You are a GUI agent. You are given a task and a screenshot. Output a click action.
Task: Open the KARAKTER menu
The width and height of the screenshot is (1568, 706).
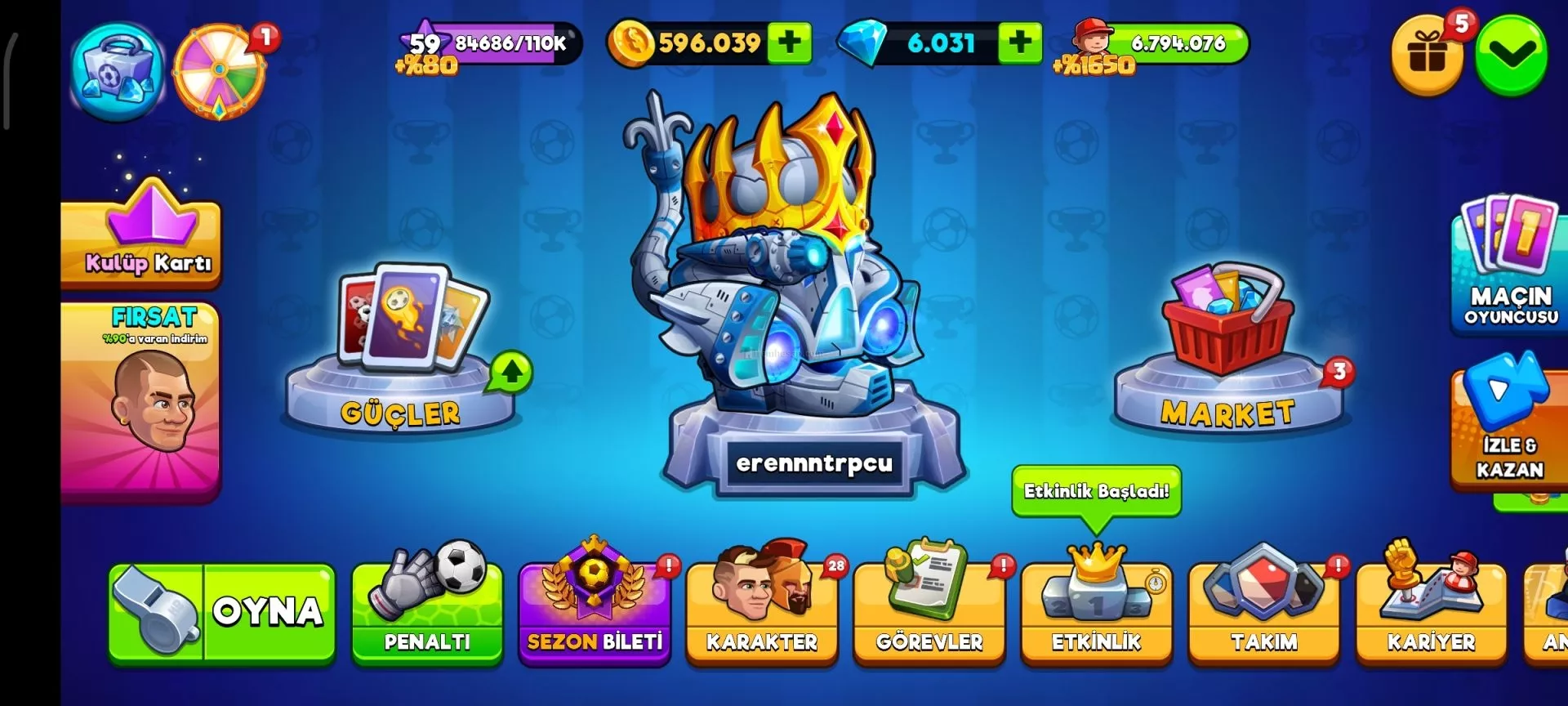coord(762,613)
